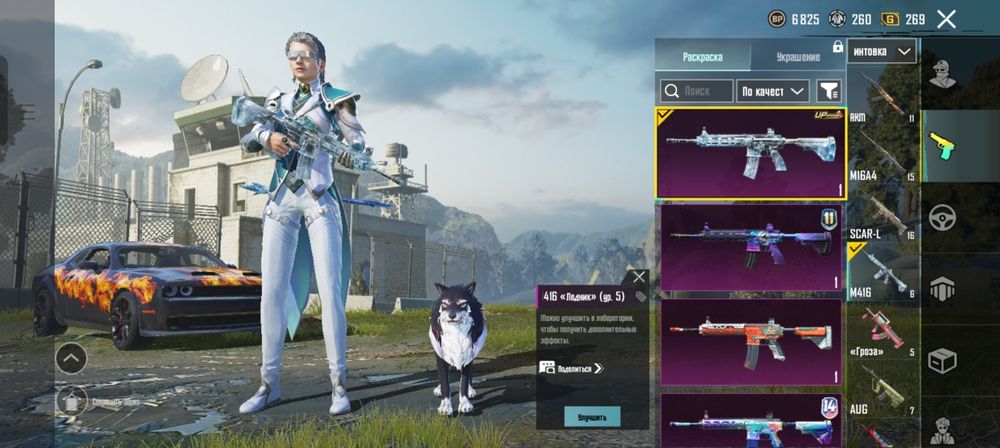Choose the purple M416 skin with badge 11
The height and width of the screenshot is (448, 1000).
750,246
